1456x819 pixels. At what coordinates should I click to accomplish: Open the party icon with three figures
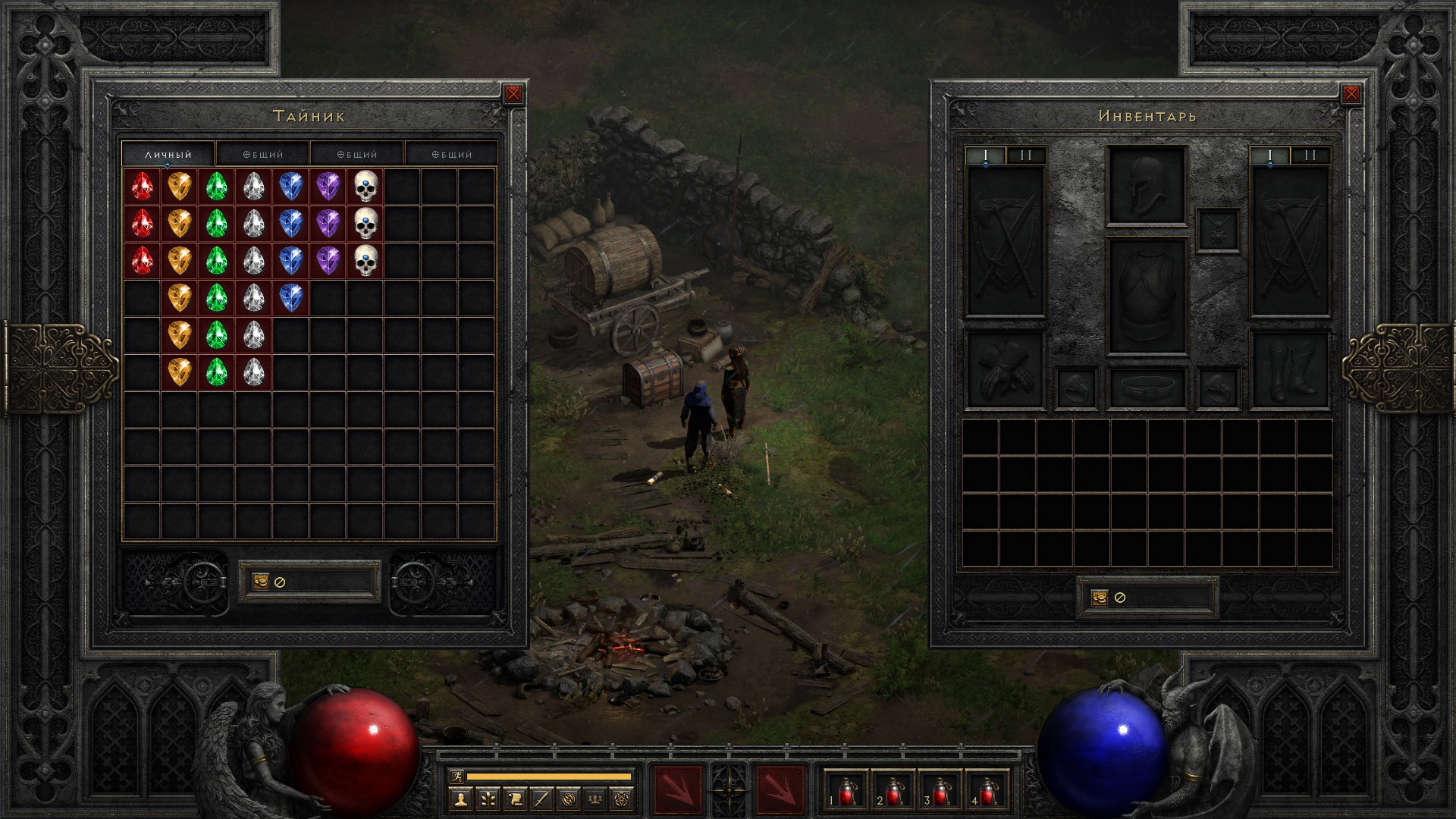[596, 799]
